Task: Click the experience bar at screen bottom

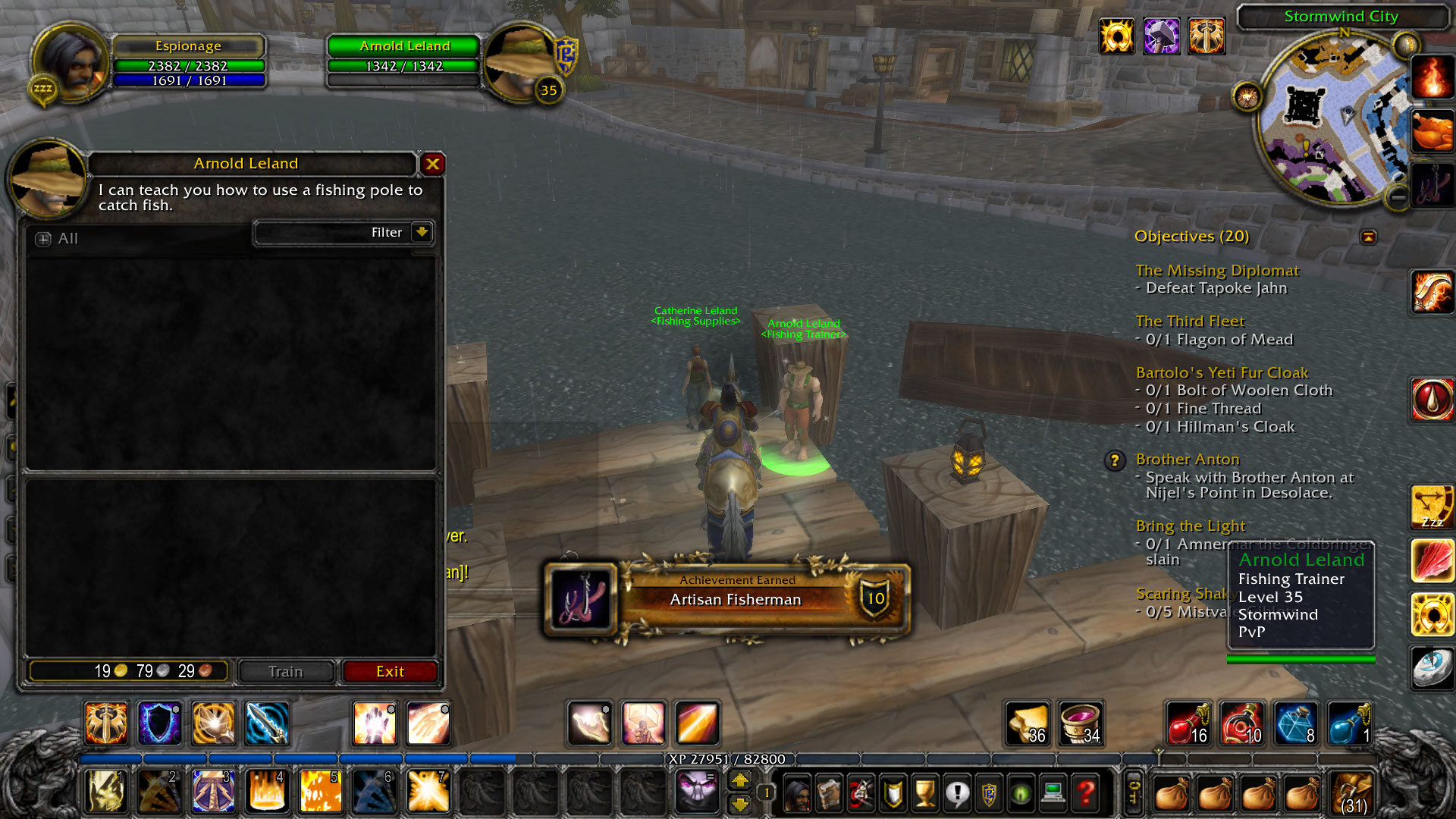Action: point(728,758)
